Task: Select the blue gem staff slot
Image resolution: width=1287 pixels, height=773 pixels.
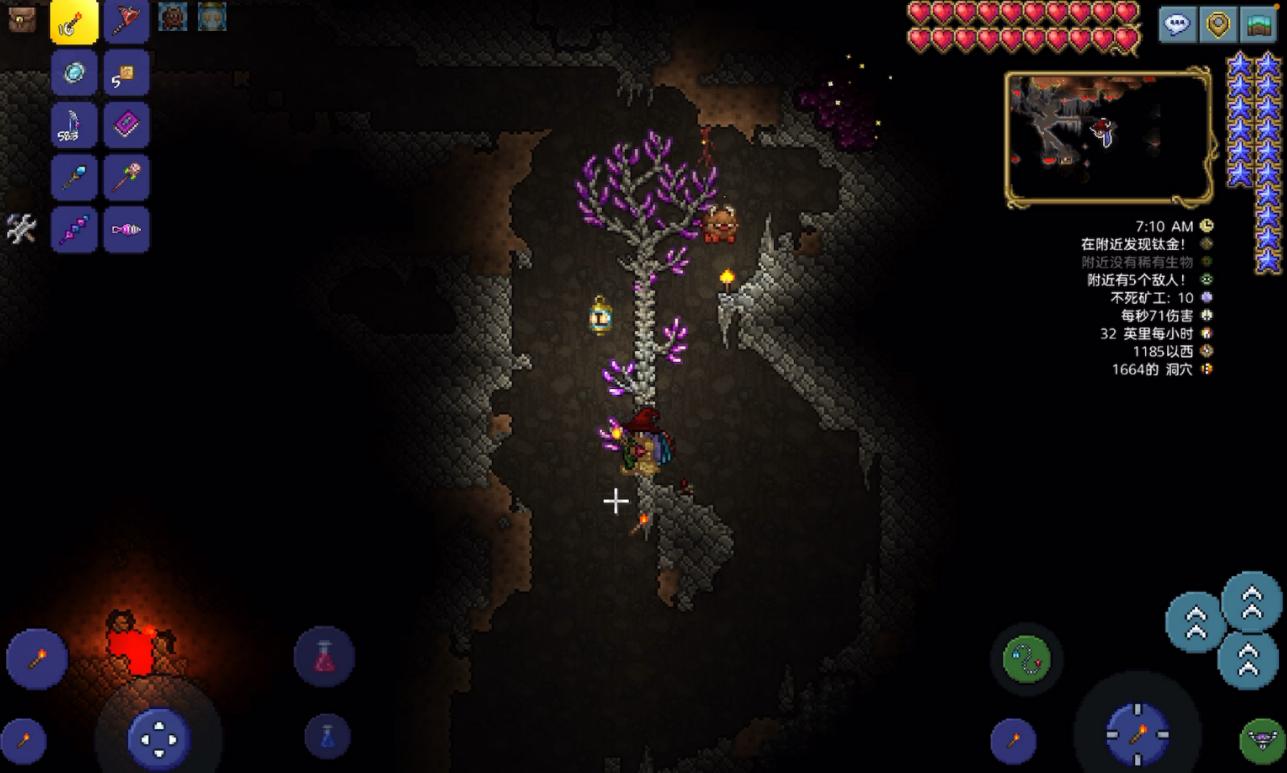Action: point(75,178)
